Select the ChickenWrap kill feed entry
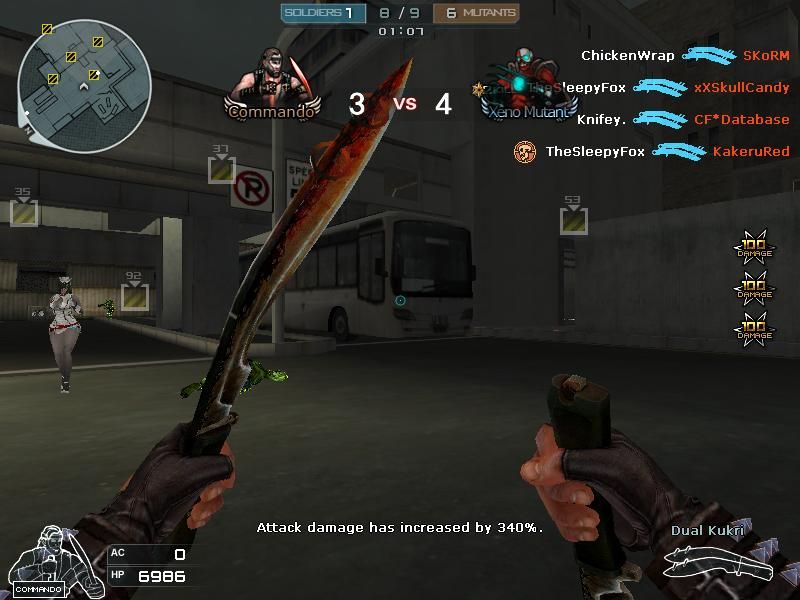The width and height of the screenshot is (800, 600). click(628, 56)
